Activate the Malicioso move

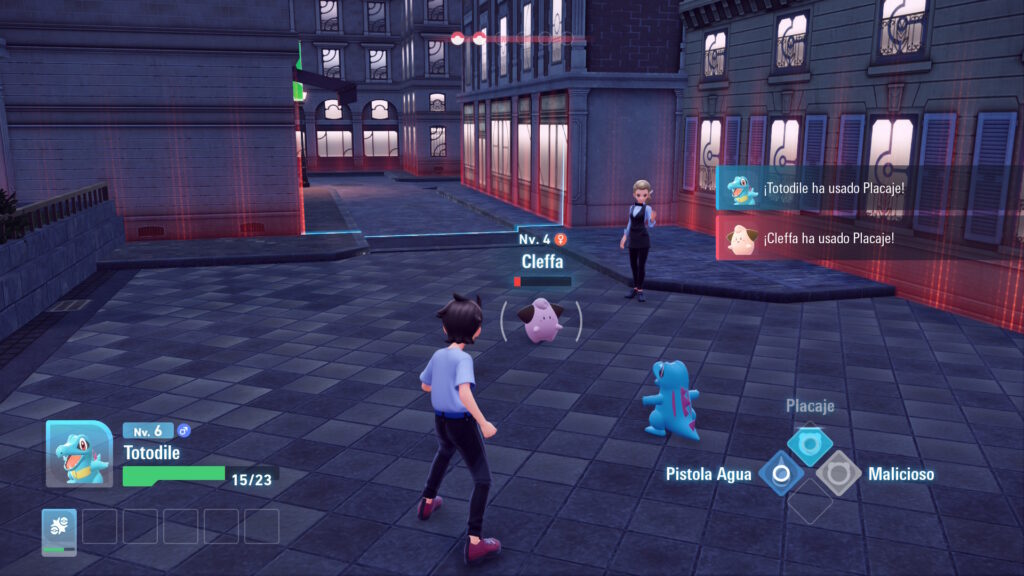click(838, 473)
